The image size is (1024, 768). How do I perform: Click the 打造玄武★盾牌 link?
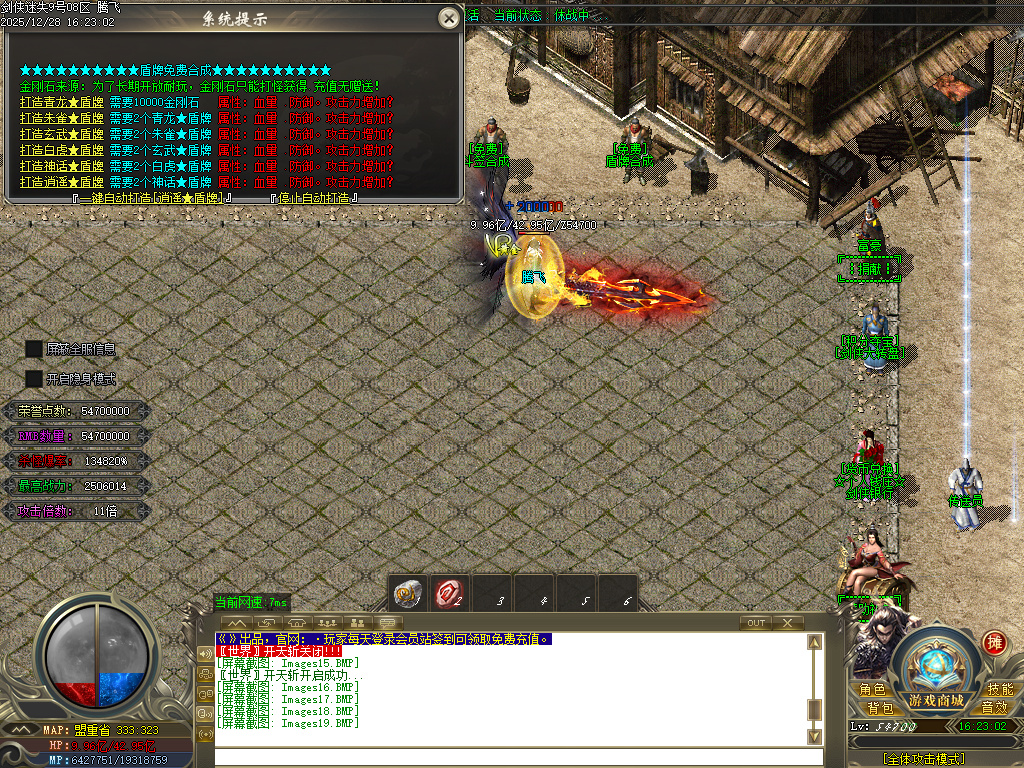(61, 134)
